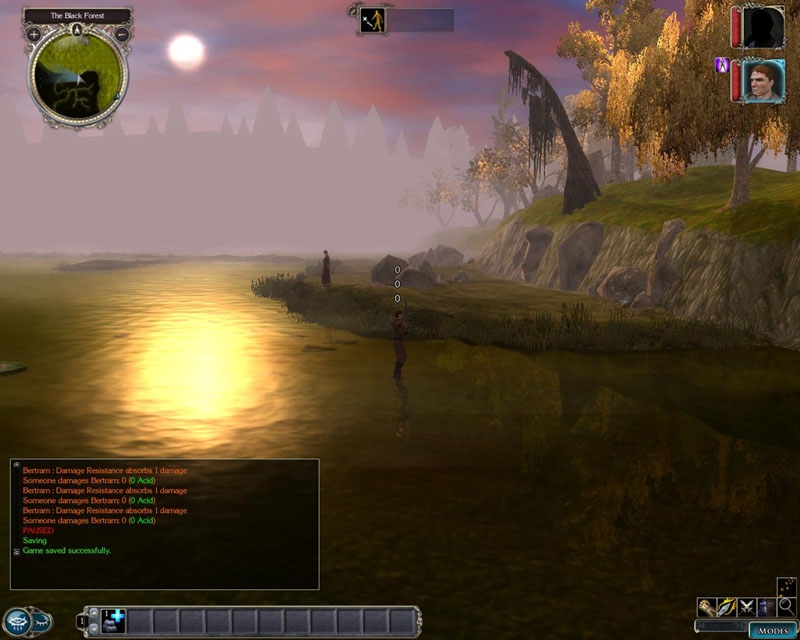Click the open eye button
Viewport: 800px width, 640px height.
(17, 620)
